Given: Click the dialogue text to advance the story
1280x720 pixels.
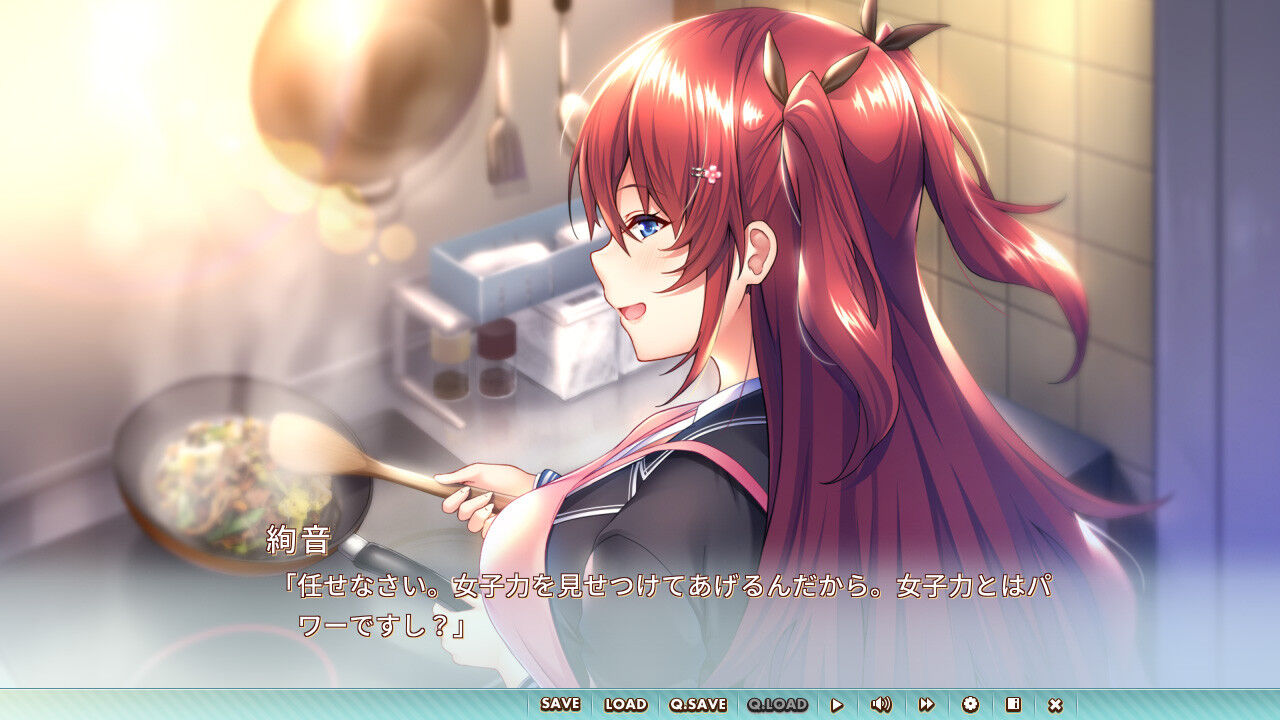Looking at the screenshot, I should click(600, 590).
